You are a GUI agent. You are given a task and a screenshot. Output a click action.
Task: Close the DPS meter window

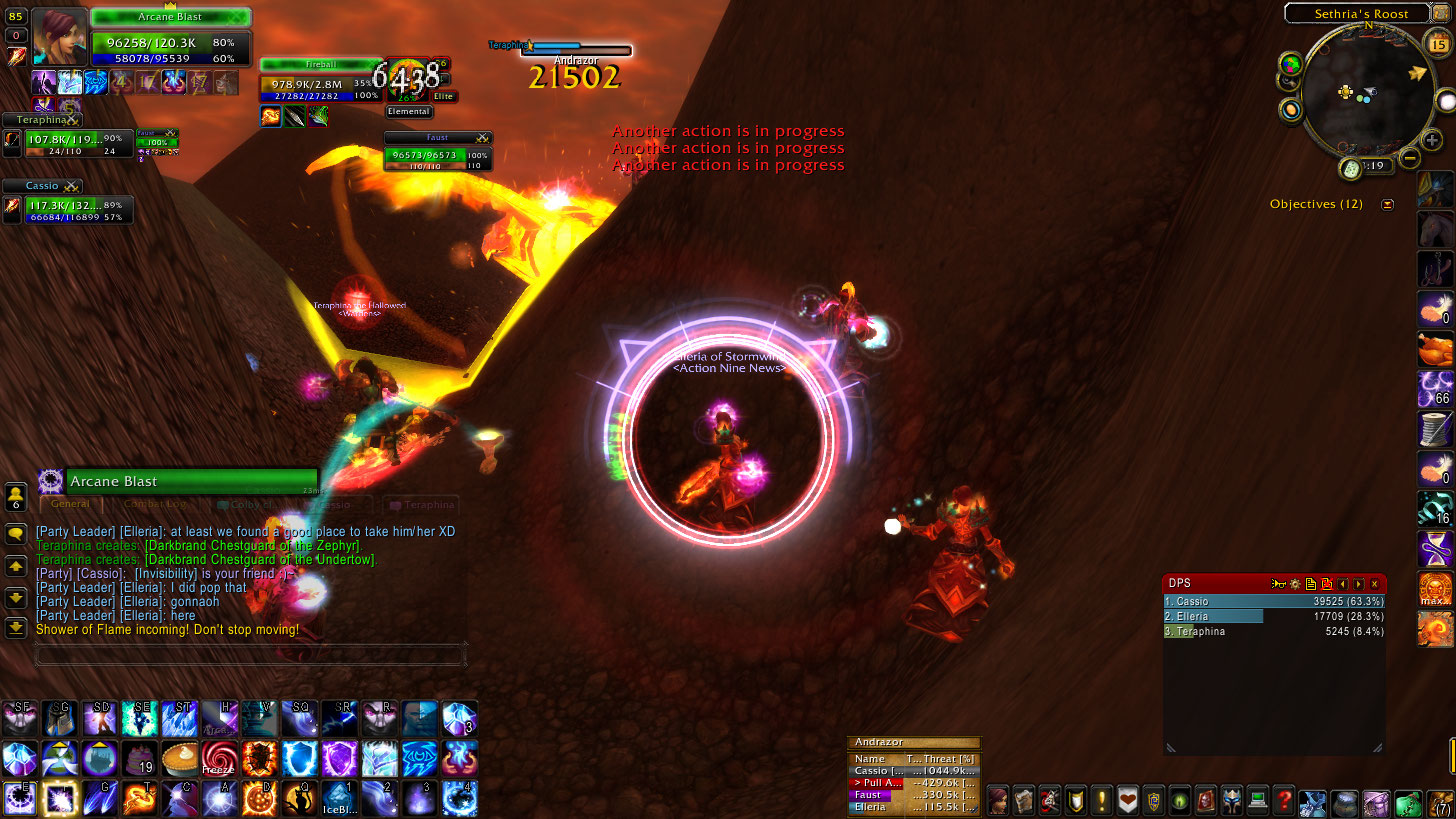(1375, 583)
